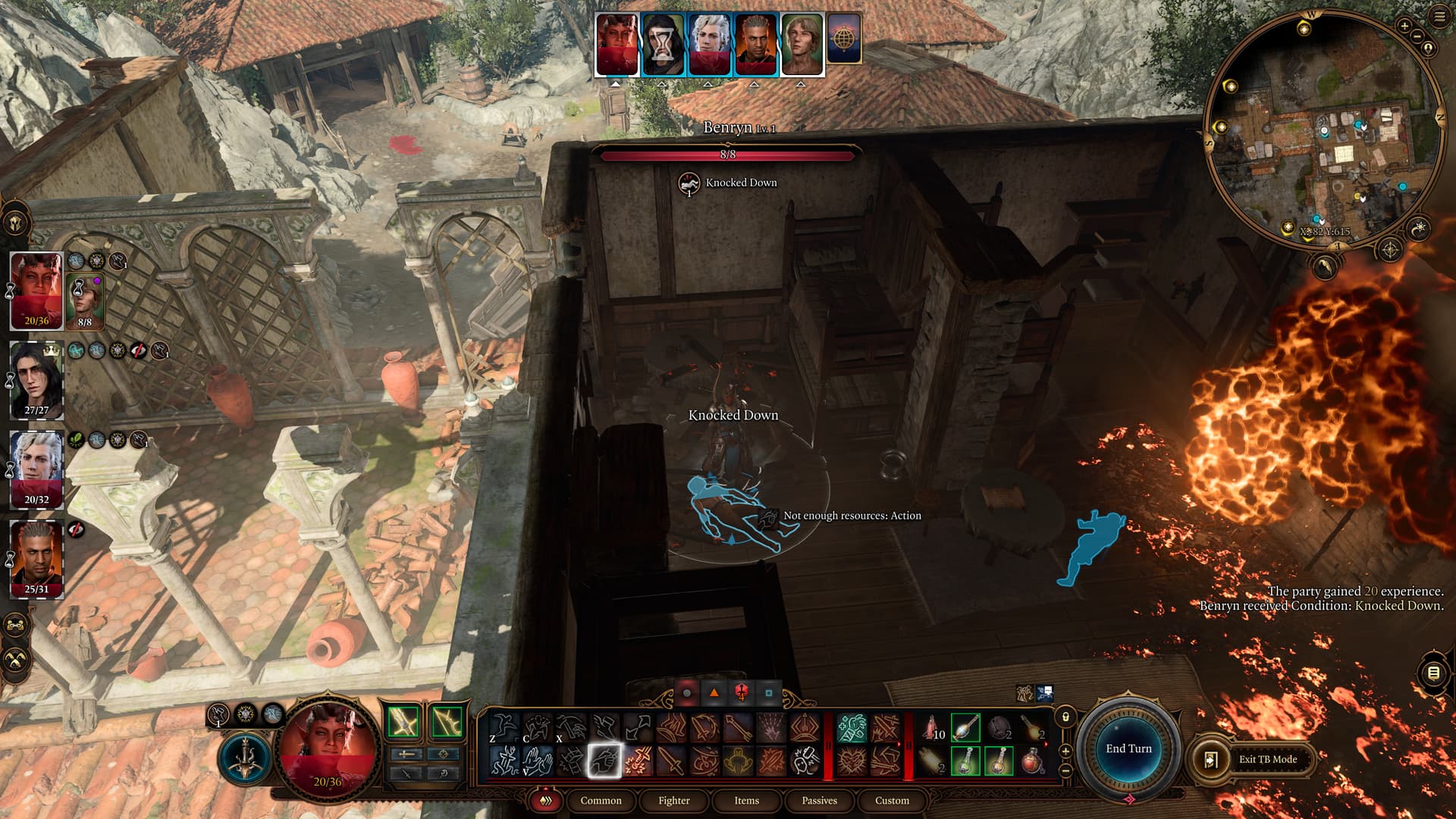Toggle the hotbar lock icon
This screenshot has height=819, width=1456.
(x=1065, y=717)
